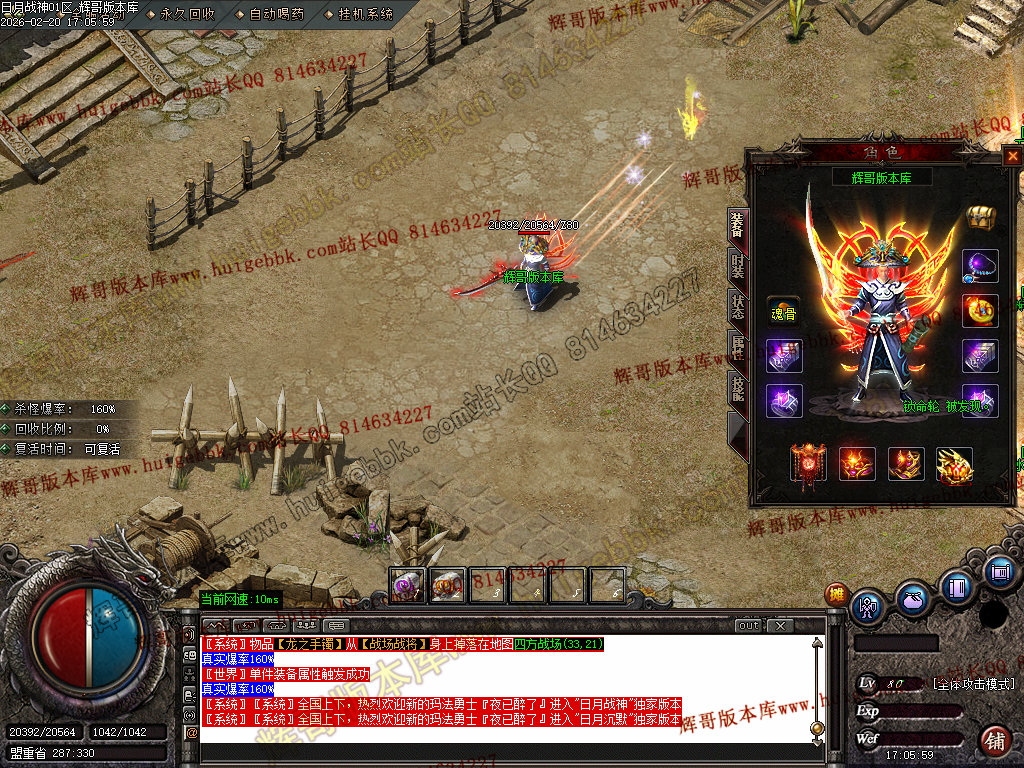Open 永久回收 permanent recycle menu
This screenshot has height=768, width=1024.
187,14
